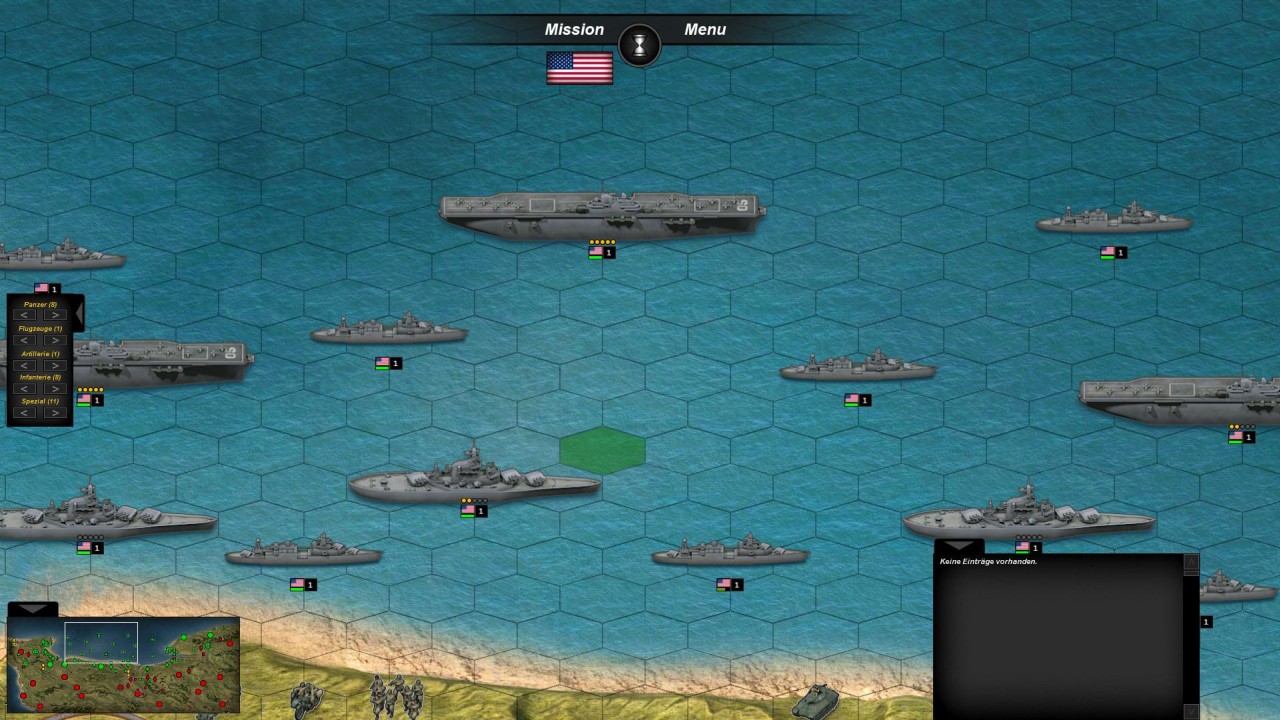The height and width of the screenshot is (720, 1280).
Task: Go to the previous Artillerie unit
Action: click(26, 365)
